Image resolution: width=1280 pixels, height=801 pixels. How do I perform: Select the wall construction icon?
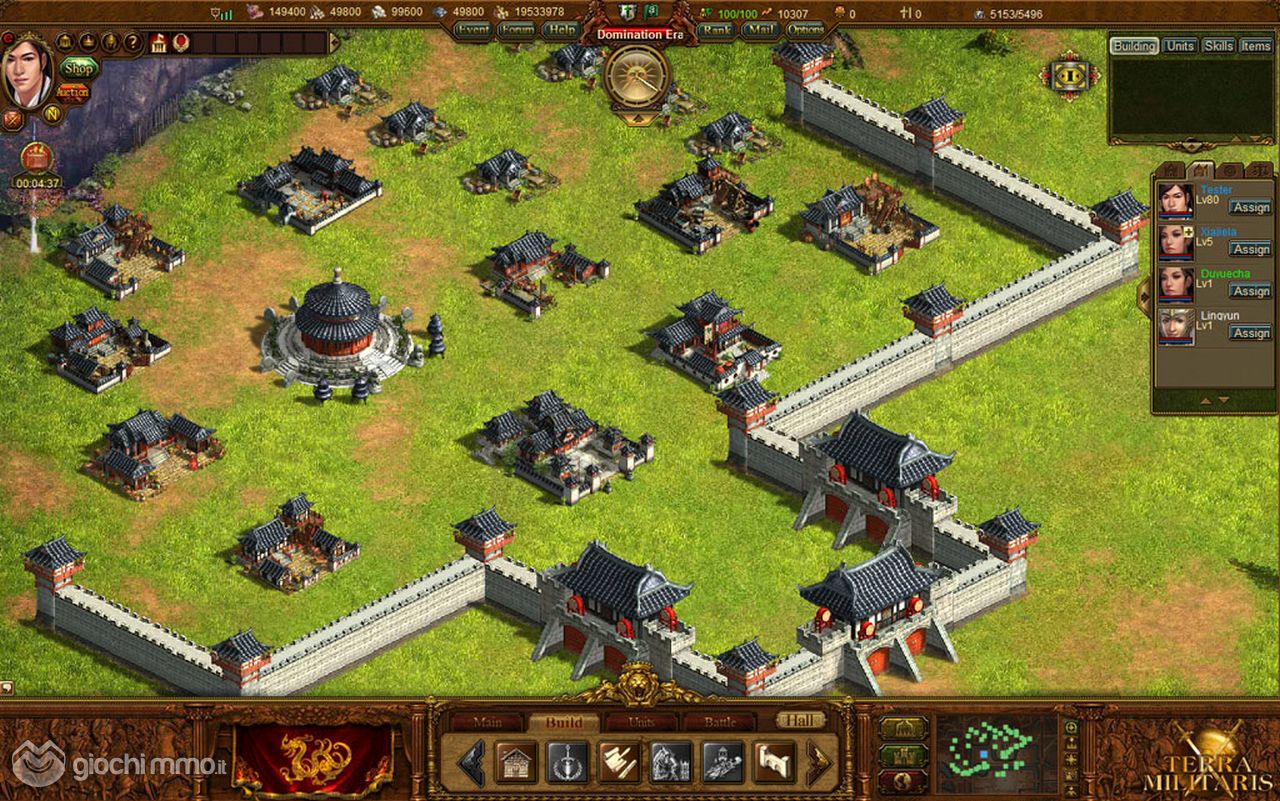coord(774,763)
